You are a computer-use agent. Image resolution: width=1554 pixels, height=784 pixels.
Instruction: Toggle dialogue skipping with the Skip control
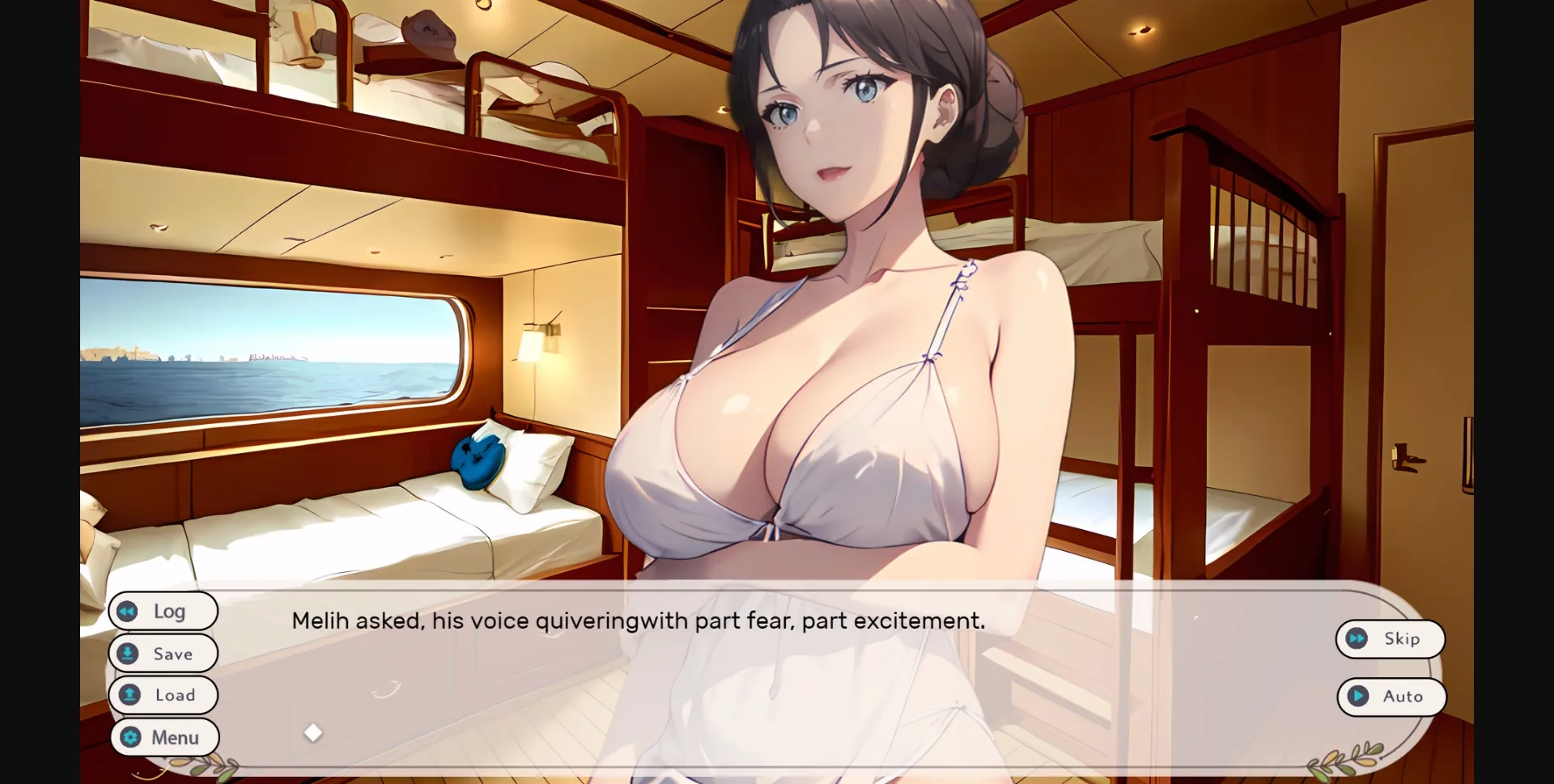pos(1390,638)
